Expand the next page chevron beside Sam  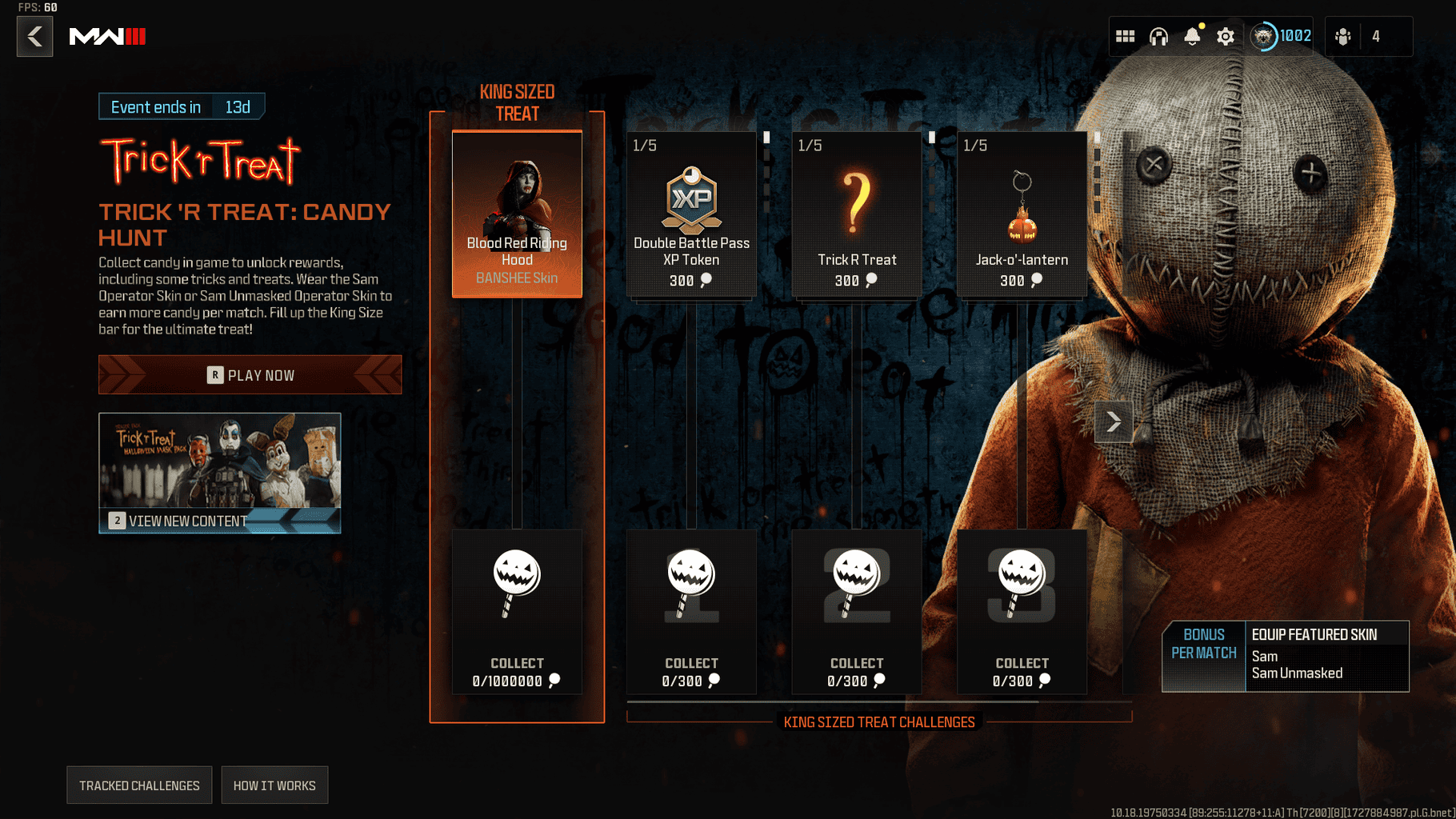(1113, 421)
